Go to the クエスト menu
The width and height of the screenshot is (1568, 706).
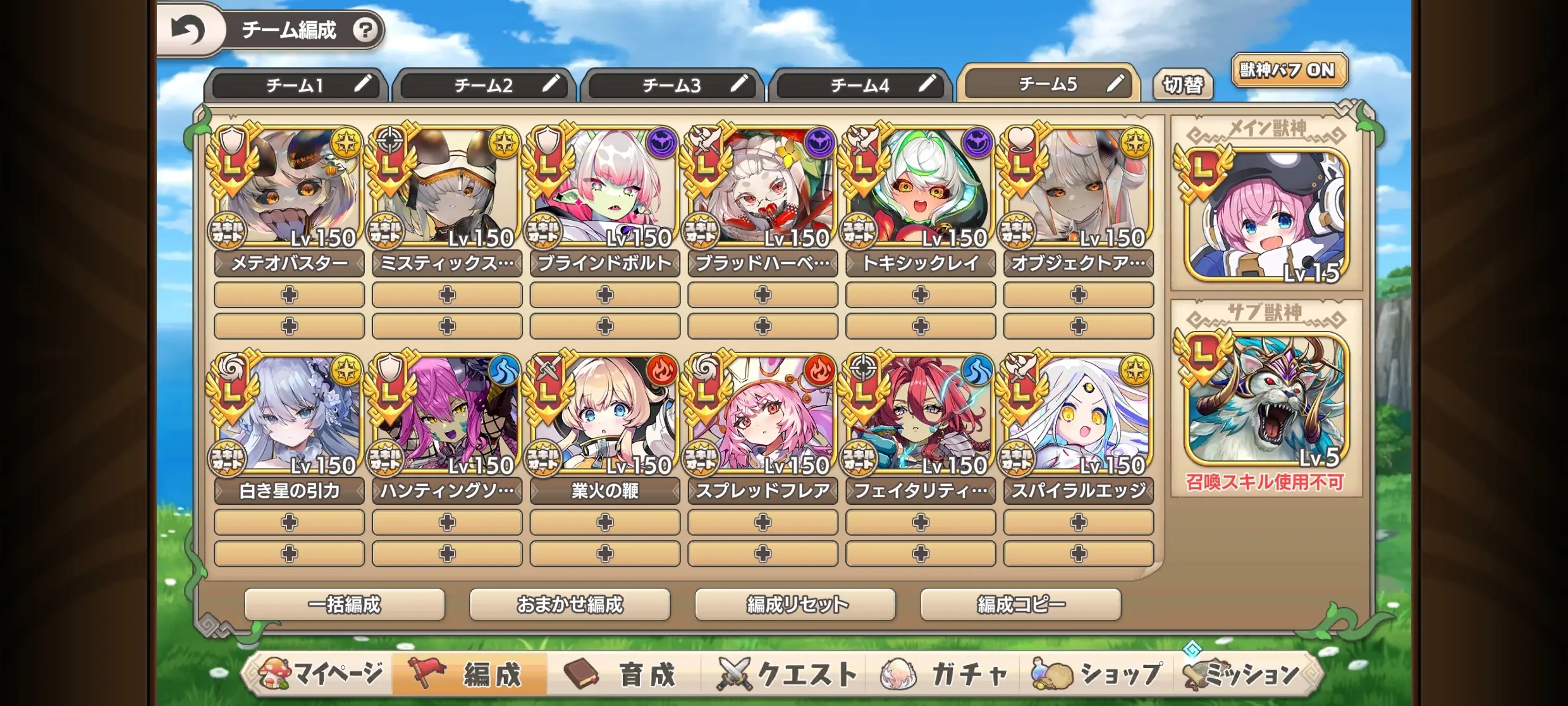coord(787,674)
